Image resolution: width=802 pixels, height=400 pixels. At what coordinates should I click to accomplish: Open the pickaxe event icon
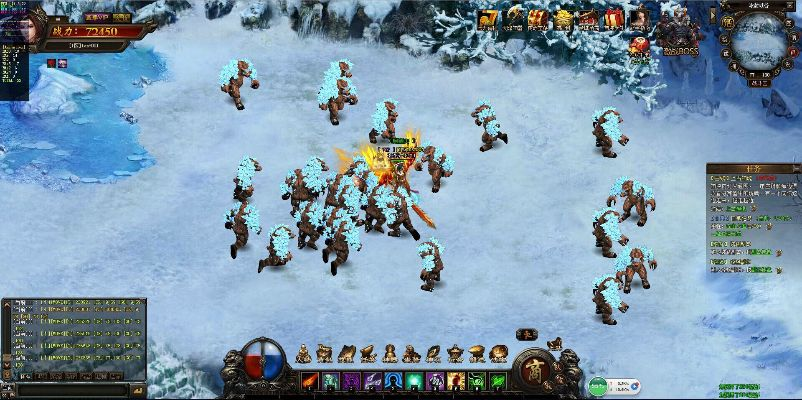(514, 19)
